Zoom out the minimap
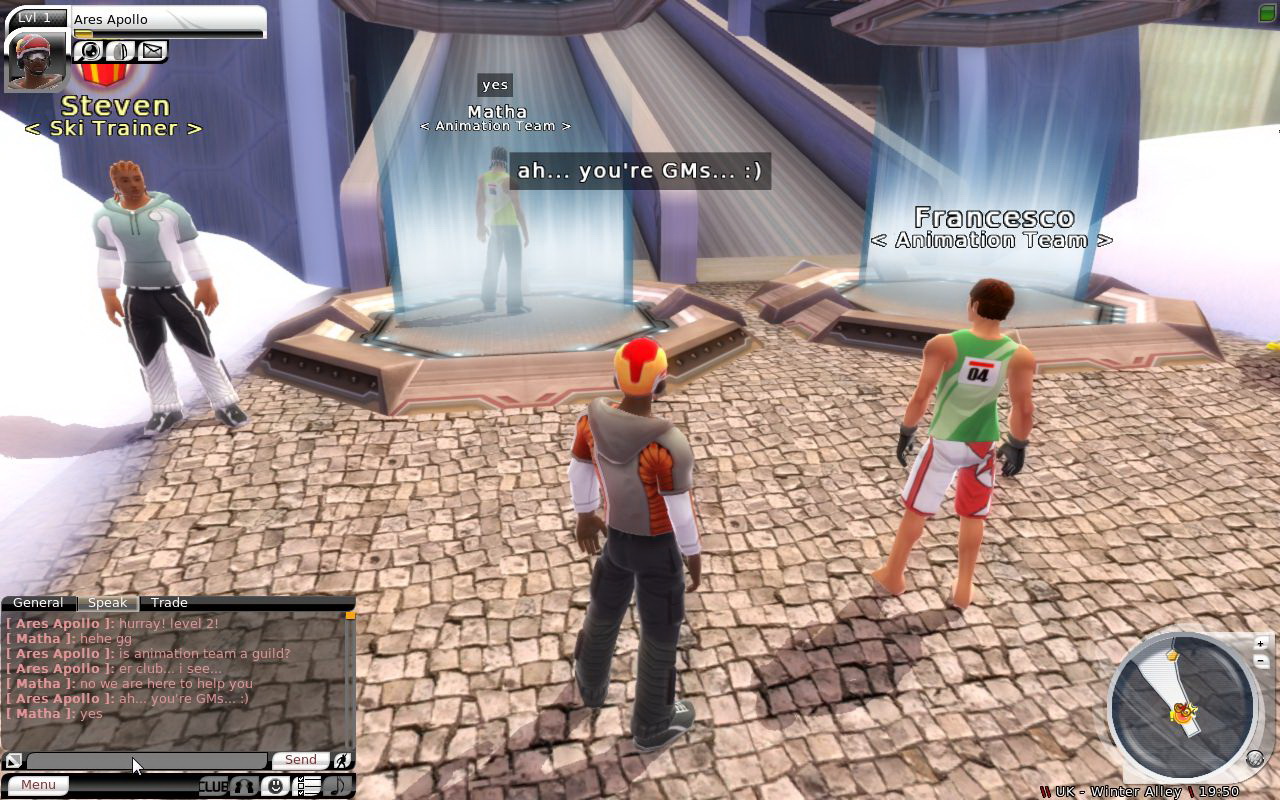The image size is (1280, 800). click(1261, 661)
